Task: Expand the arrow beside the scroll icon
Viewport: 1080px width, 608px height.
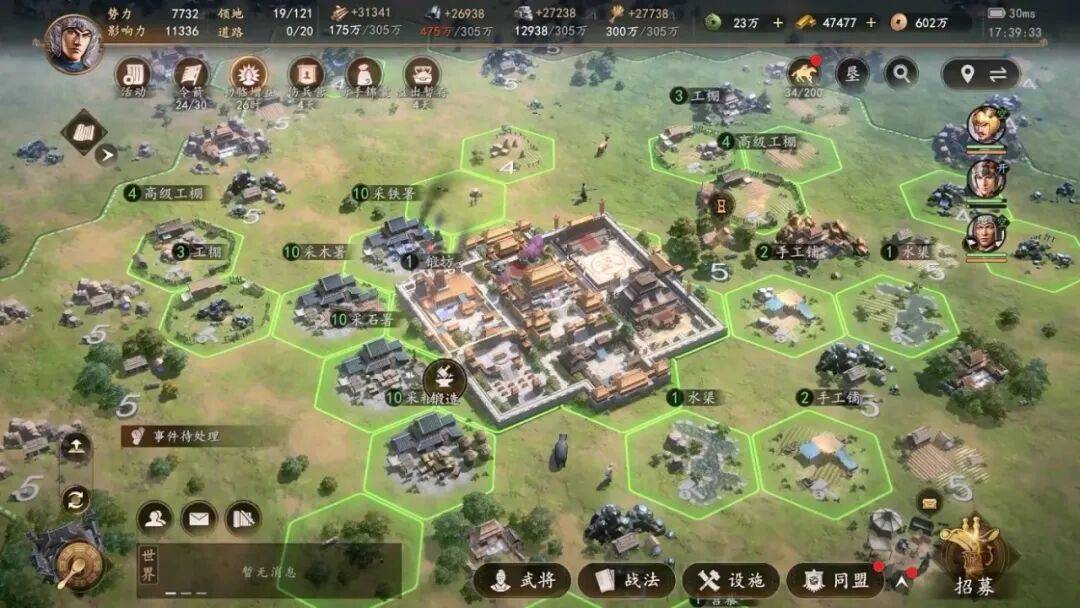Action: click(106, 154)
